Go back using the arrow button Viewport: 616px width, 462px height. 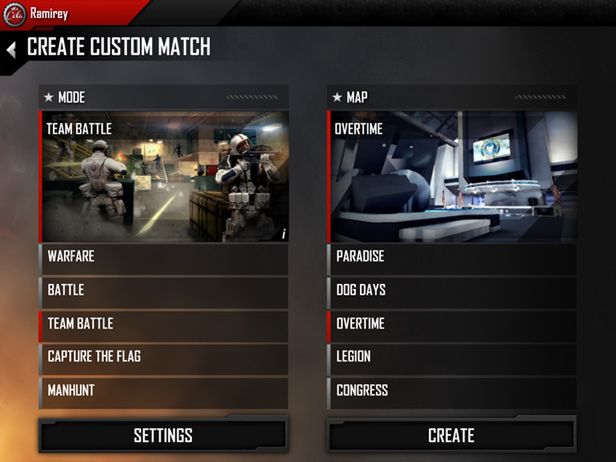coord(10,48)
